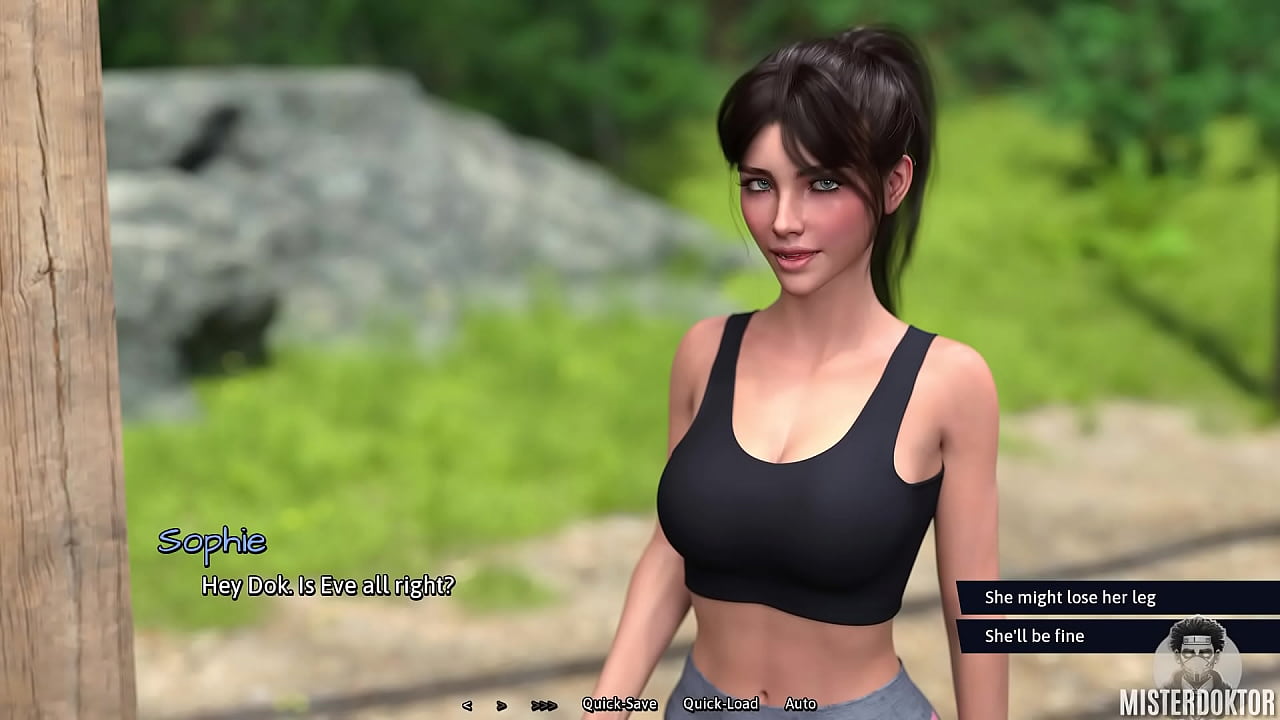Select the choice 'She might lose her leg'
Screen dimensions: 1280x720
(x=1070, y=597)
